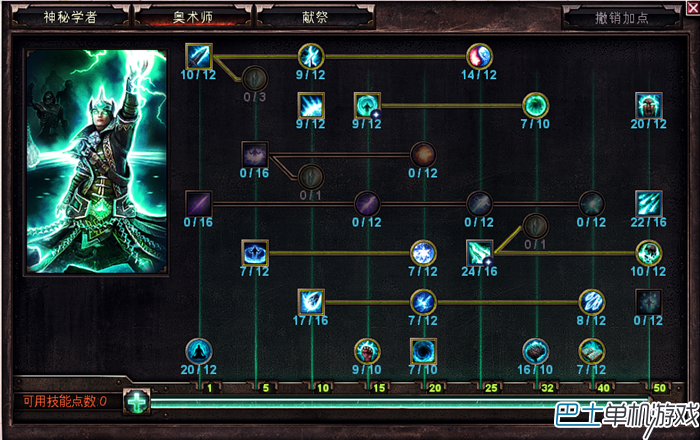The image size is (700, 440).
Task: Select the green orb skill at 7/10
Action: pos(536,104)
